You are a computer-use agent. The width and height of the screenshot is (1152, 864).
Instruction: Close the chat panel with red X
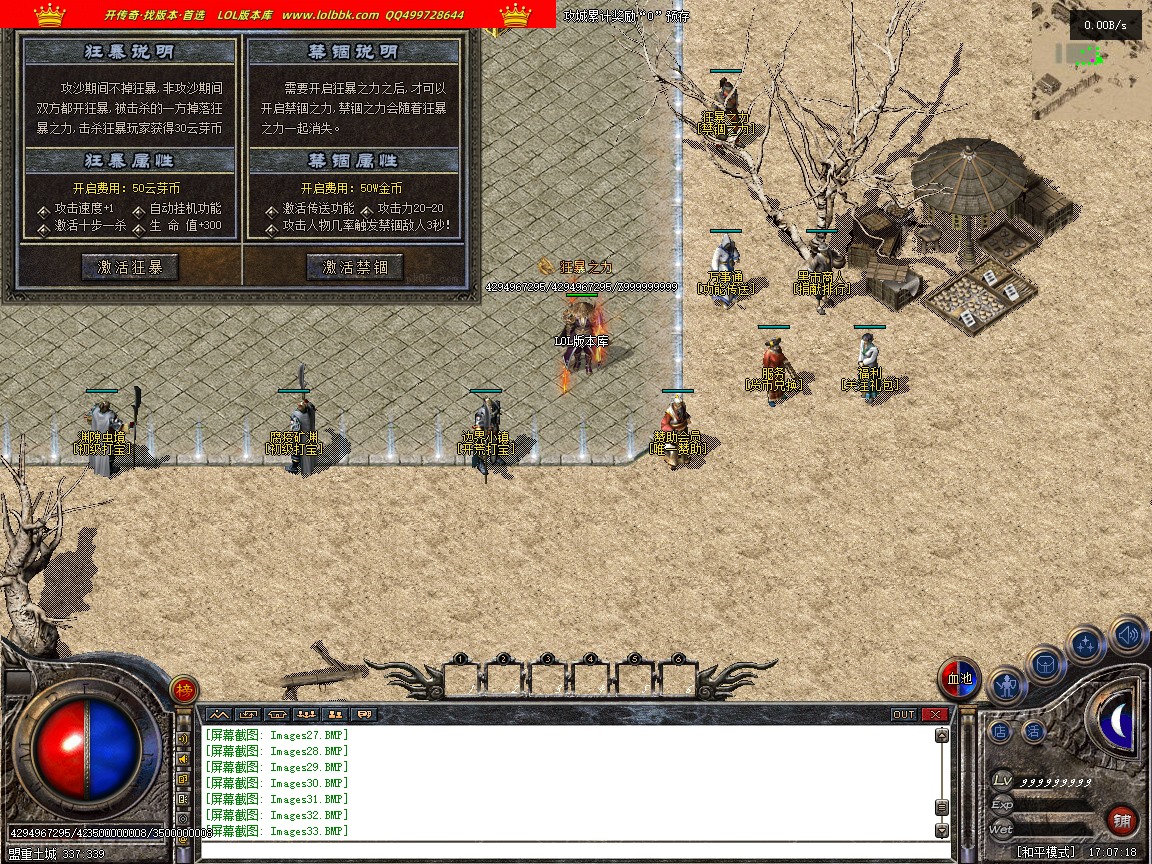tap(934, 714)
